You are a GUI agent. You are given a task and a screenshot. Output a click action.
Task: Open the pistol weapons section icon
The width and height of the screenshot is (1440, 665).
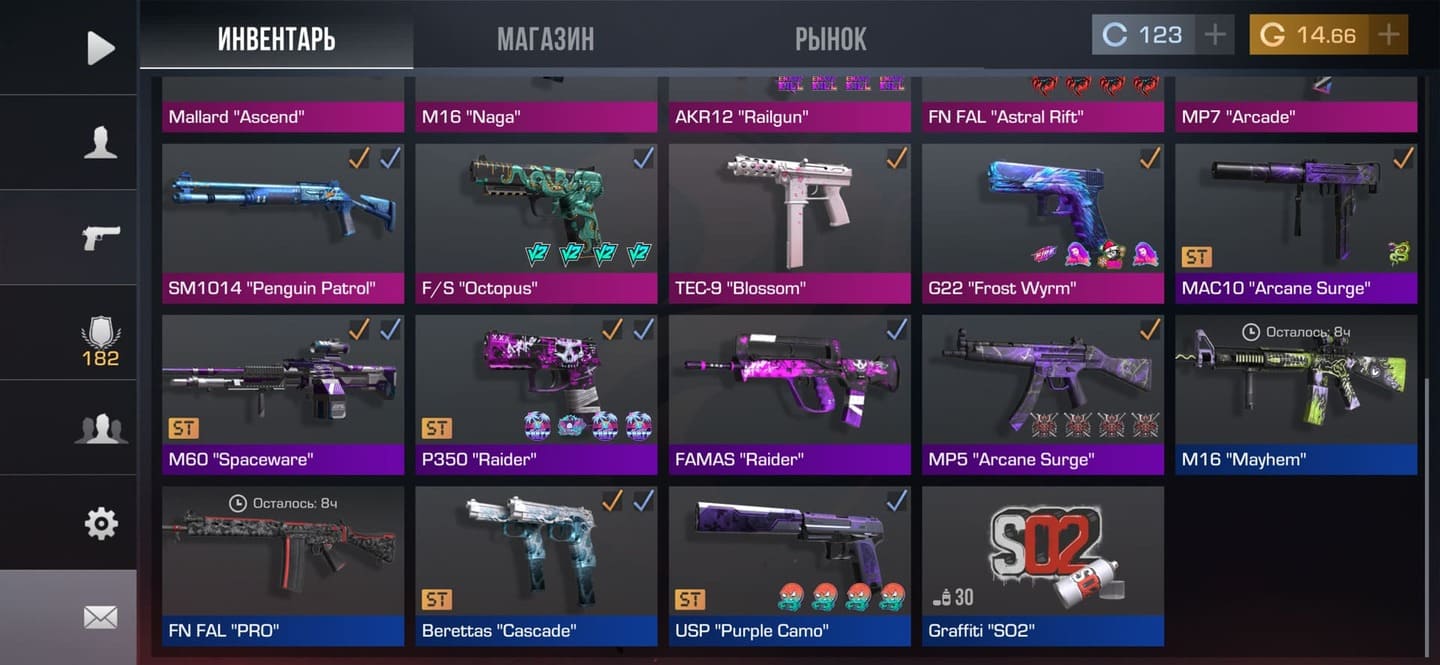click(100, 238)
